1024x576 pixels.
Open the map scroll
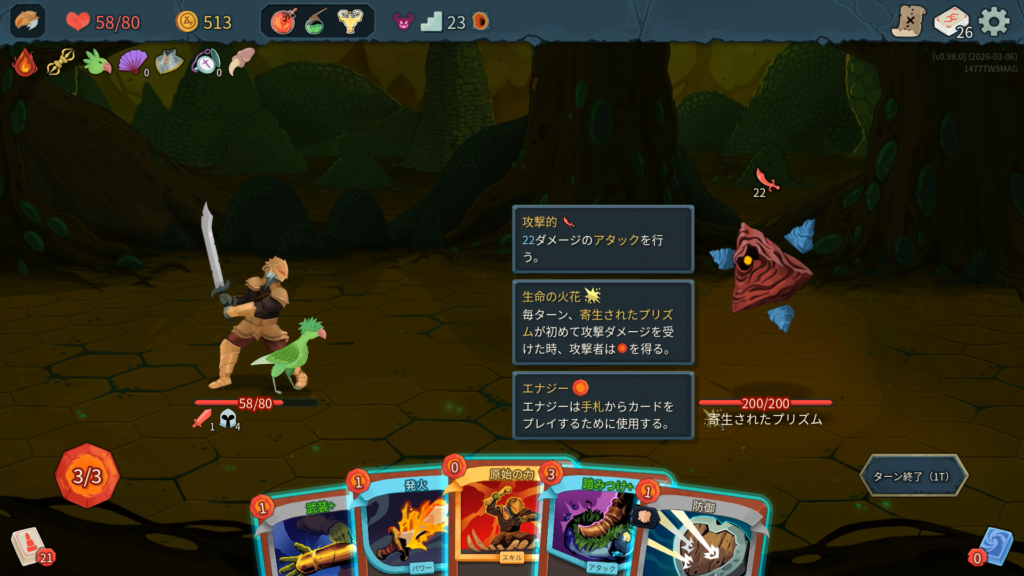tap(908, 21)
